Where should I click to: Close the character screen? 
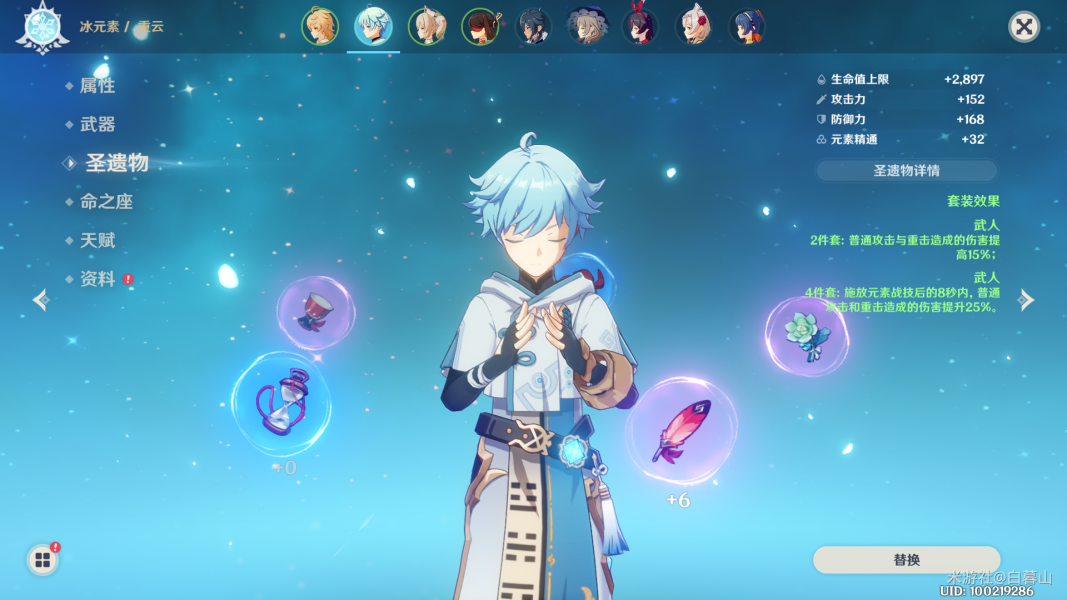(1023, 27)
